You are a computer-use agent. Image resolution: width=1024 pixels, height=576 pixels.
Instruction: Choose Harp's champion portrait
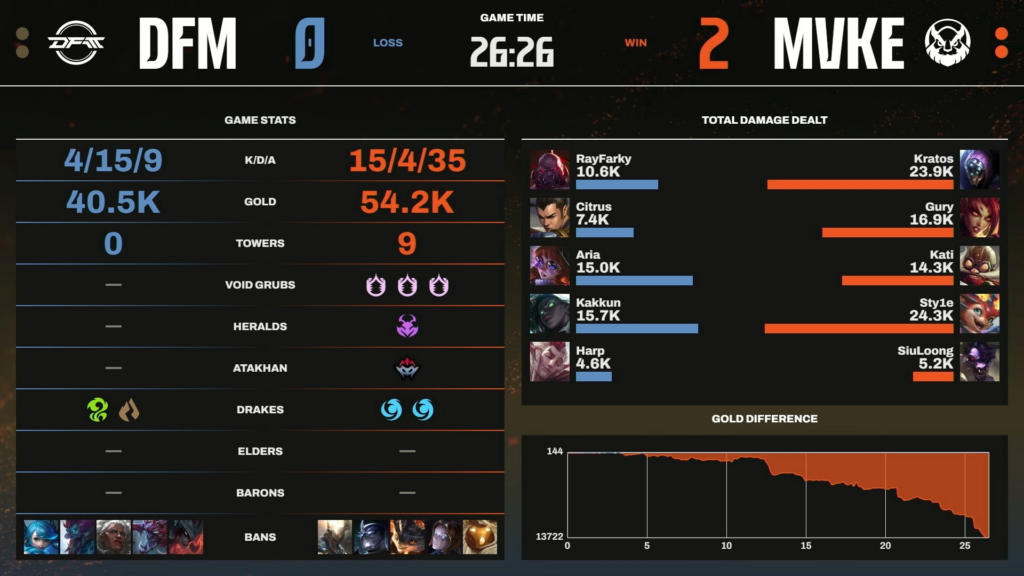pos(550,361)
